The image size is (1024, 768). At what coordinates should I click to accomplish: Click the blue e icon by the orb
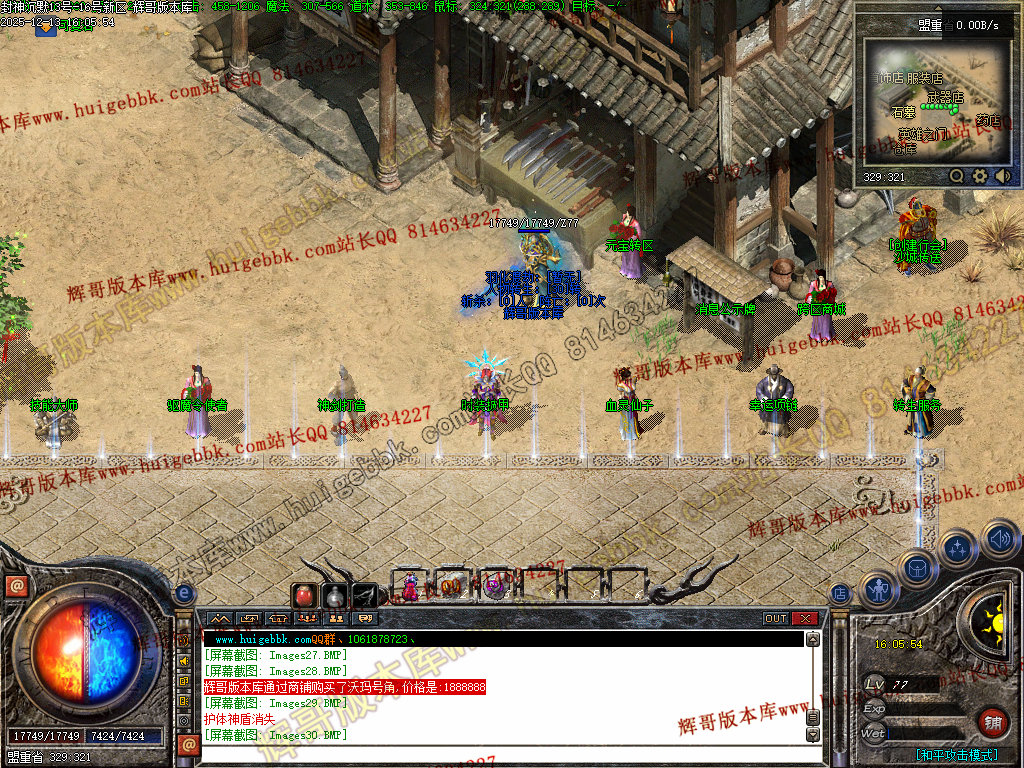184,594
